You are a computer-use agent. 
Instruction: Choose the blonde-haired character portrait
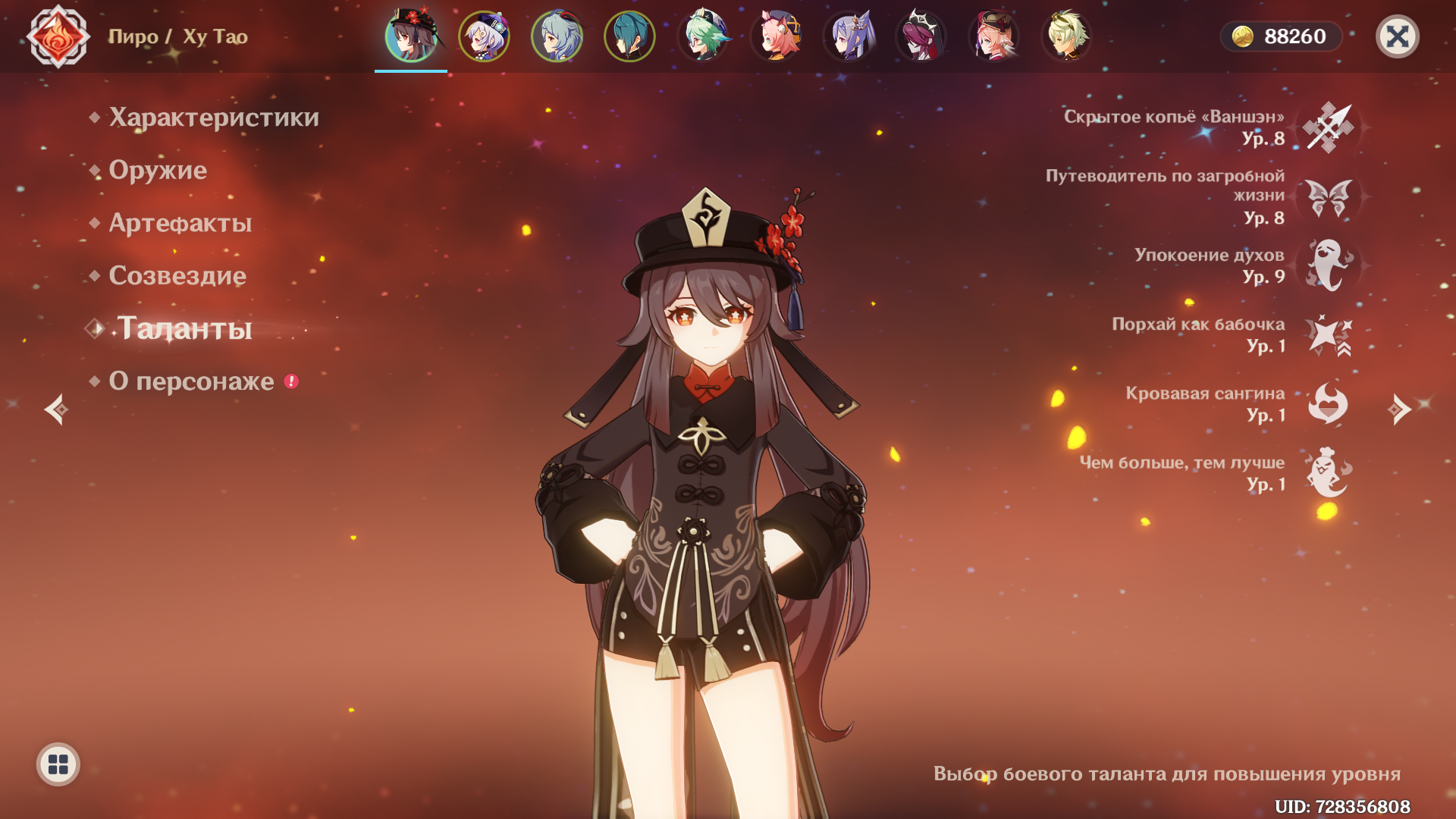pyautogui.click(x=1066, y=36)
